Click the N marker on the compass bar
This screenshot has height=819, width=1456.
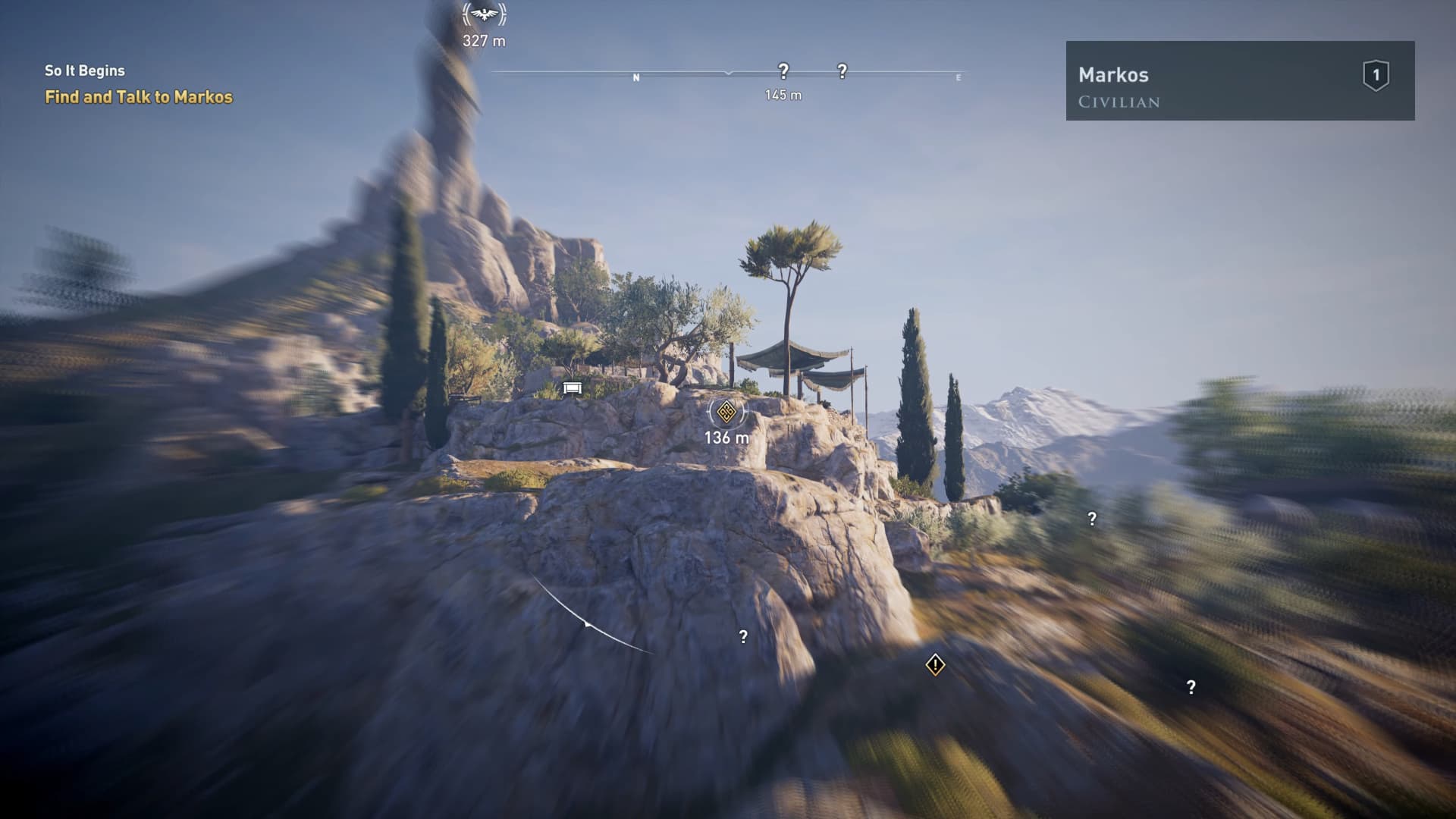point(636,77)
